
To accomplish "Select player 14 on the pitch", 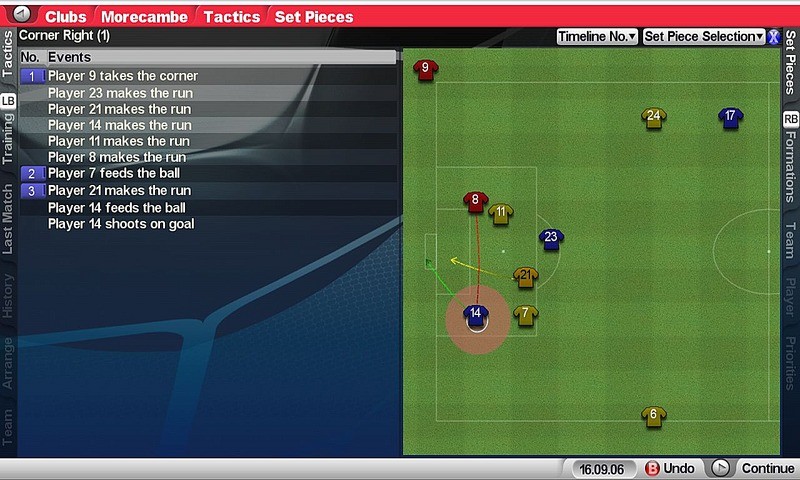I will click(x=476, y=316).
